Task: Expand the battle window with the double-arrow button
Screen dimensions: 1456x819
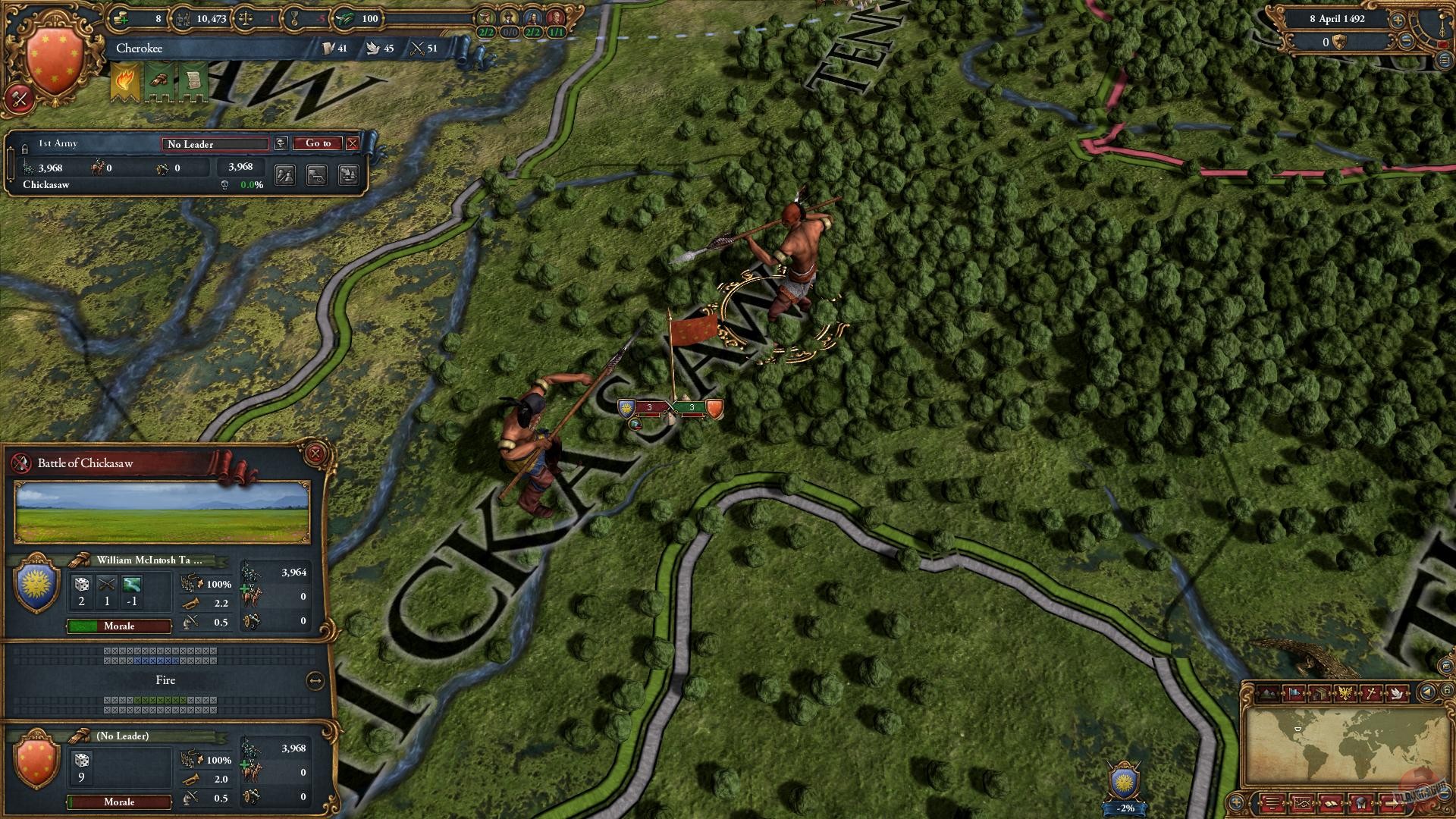Action: click(x=315, y=680)
